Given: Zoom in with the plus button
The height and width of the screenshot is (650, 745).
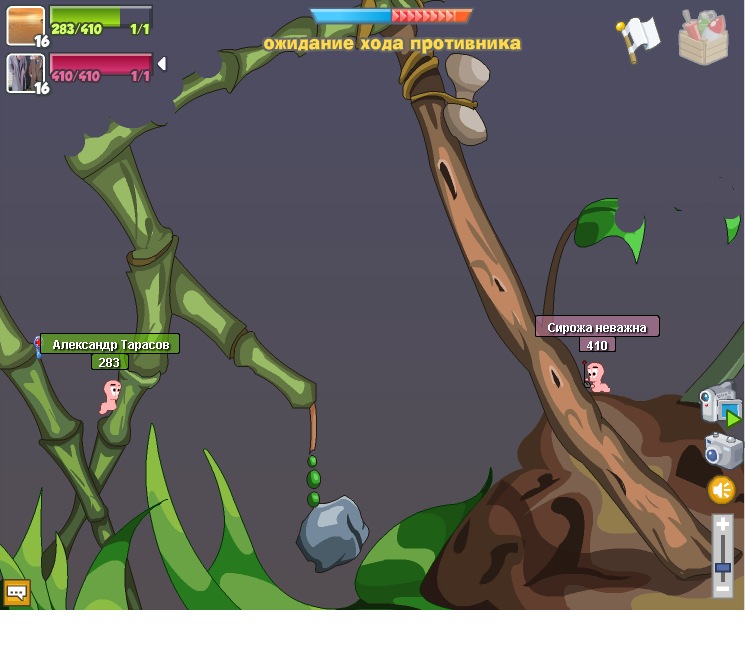Looking at the screenshot, I should click(x=723, y=524).
